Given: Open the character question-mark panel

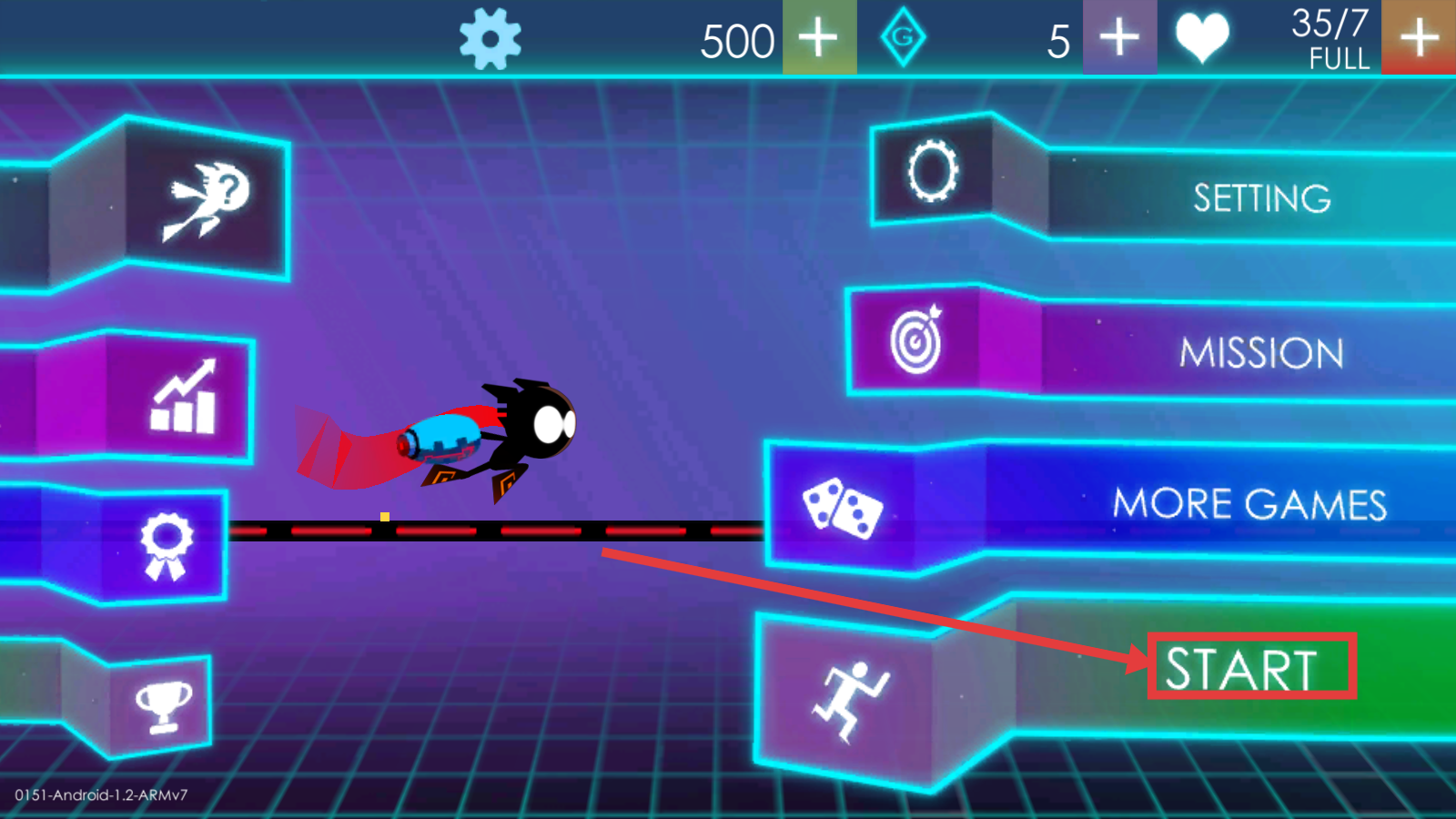Looking at the screenshot, I should point(207,199).
